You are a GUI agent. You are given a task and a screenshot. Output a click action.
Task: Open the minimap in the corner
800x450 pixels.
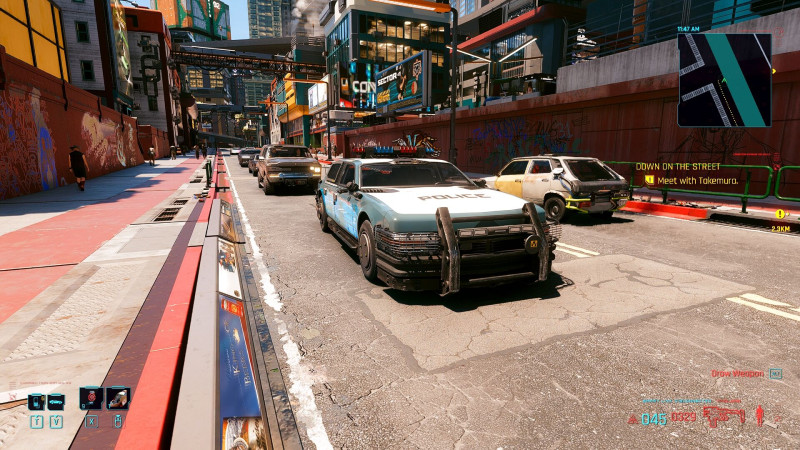point(724,80)
